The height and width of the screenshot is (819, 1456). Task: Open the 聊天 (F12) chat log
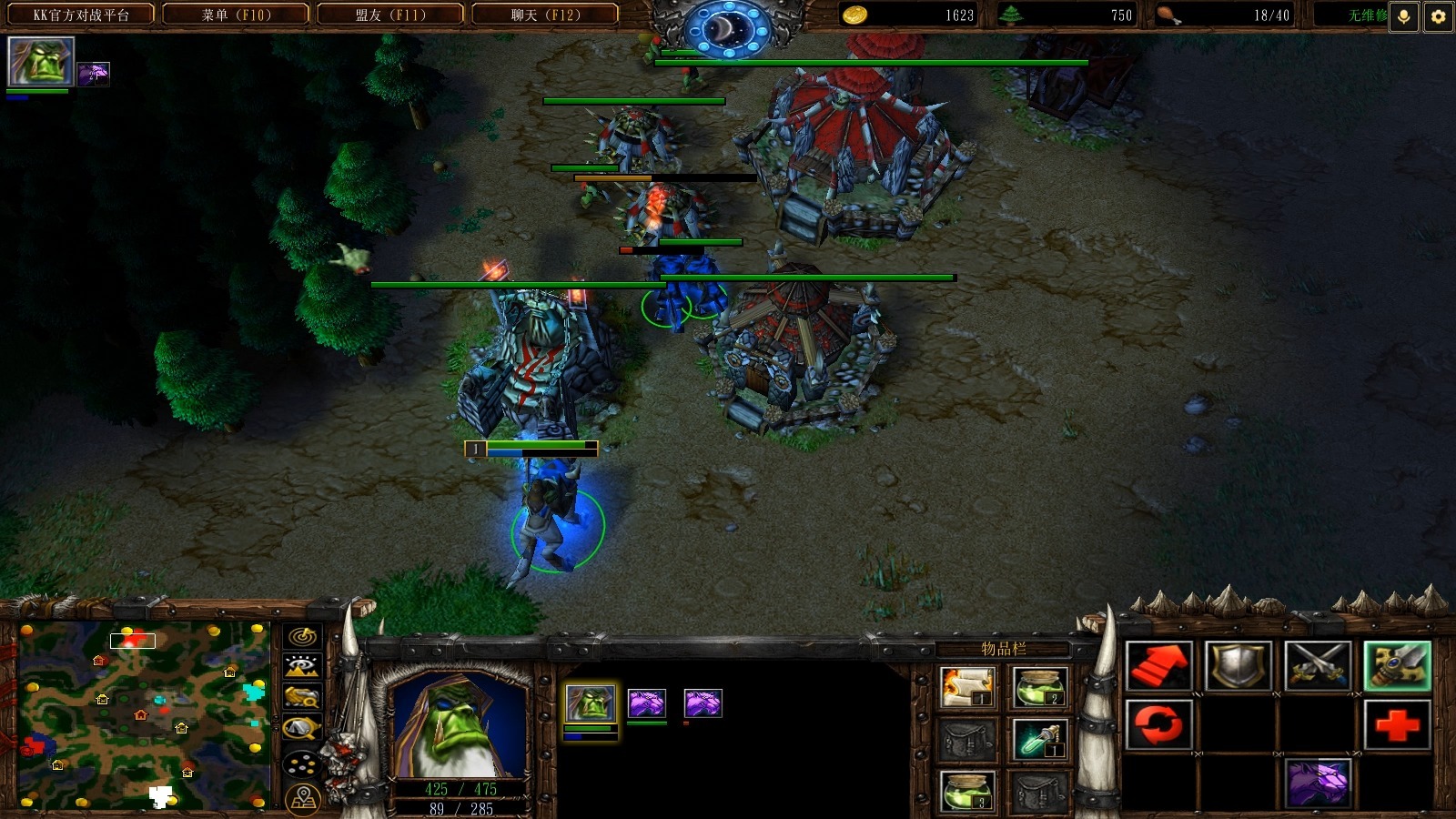pyautogui.click(x=545, y=15)
